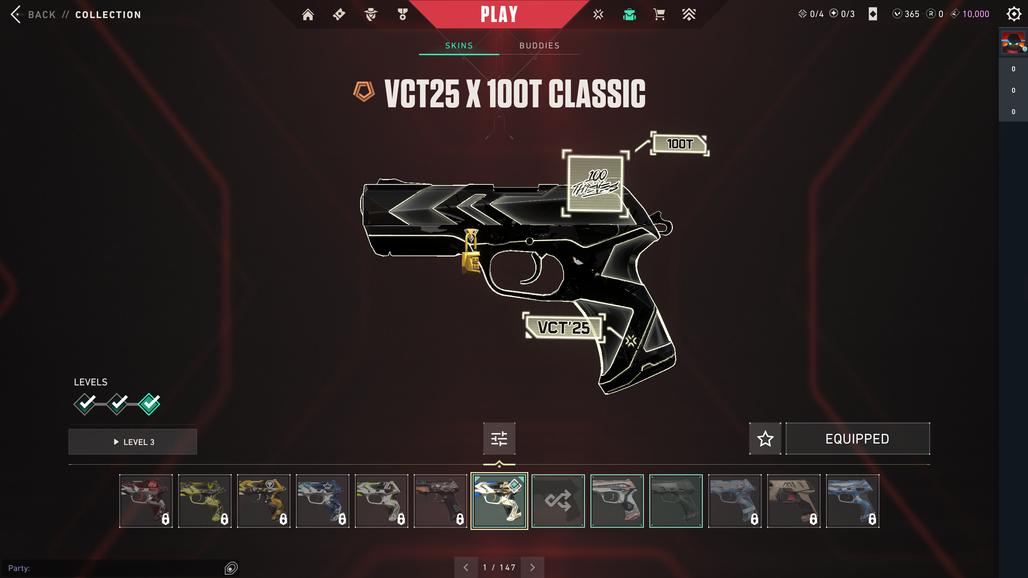Image resolution: width=1028 pixels, height=578 pixels.
Task: Click the EQUIPPED button
Action: [857, 438]
